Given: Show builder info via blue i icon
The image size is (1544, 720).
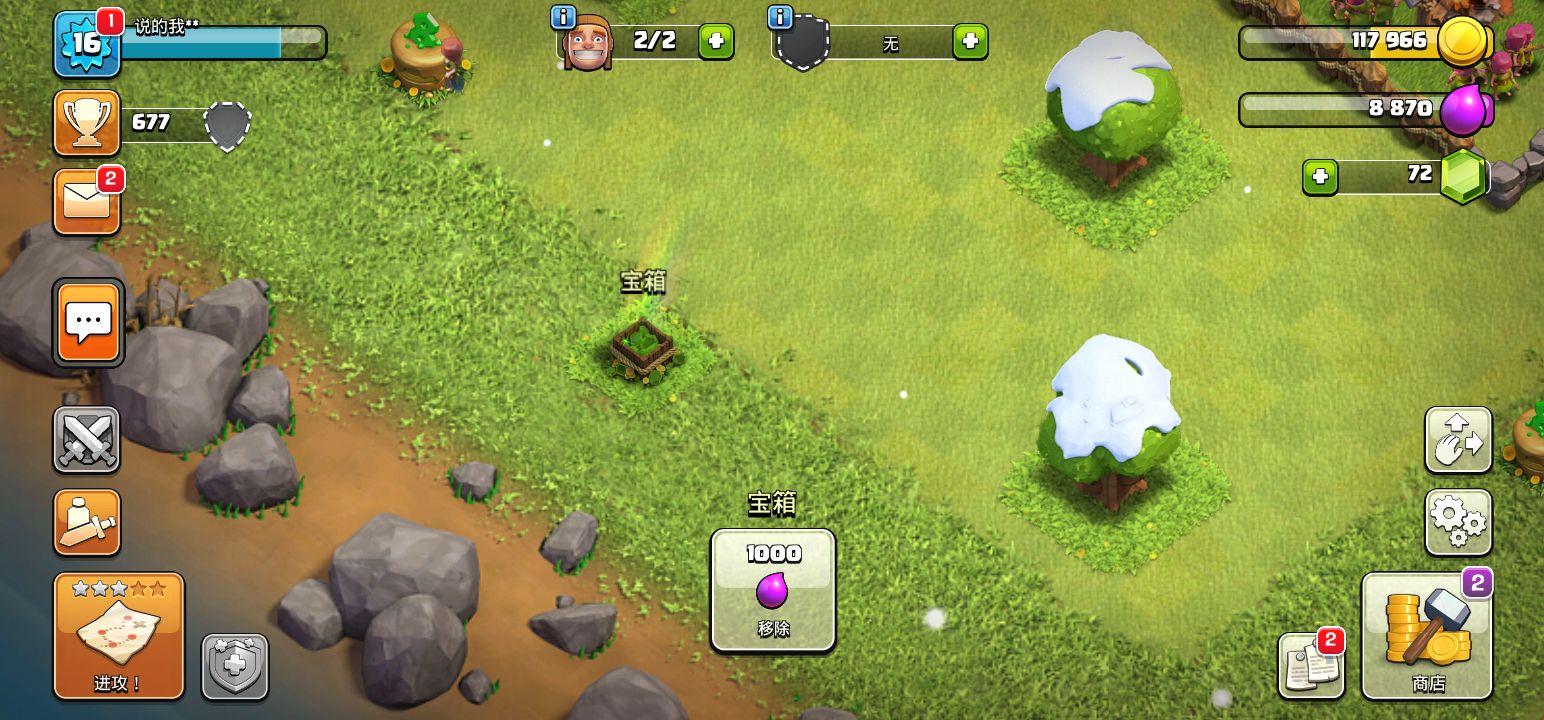Looking at the screenshot, I should [x=563, y=17].
